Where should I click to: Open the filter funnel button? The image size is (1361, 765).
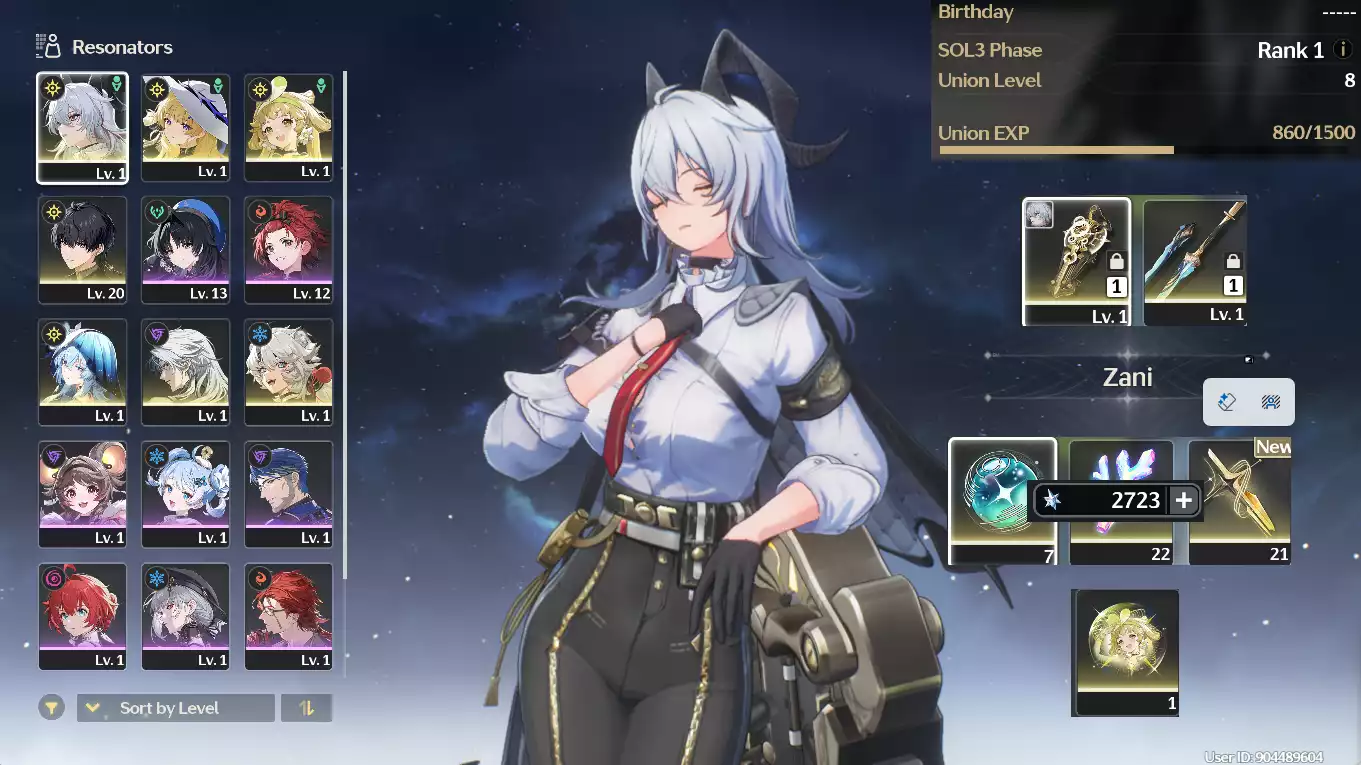point(52,708)
